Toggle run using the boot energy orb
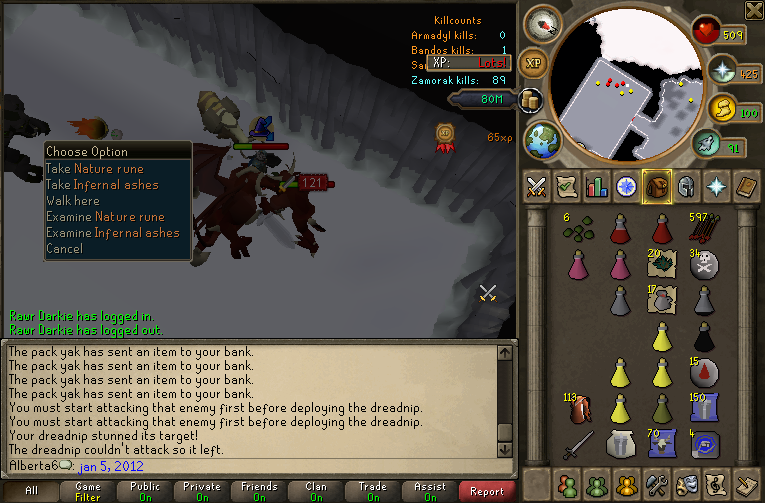 coord(709,145)
